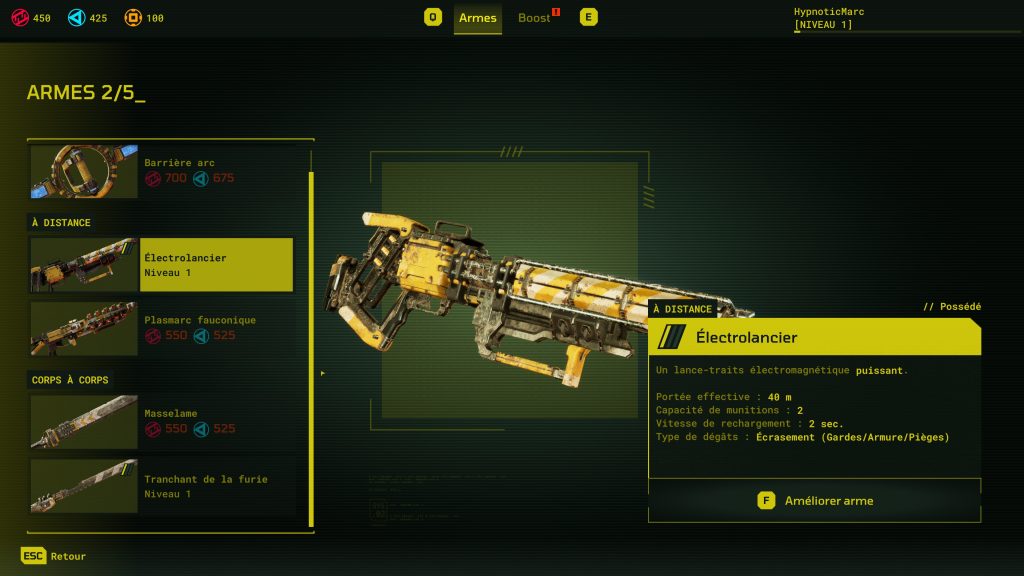Open the Boost tab
This screenshot has height=576, width=1024.
(535, 18)
